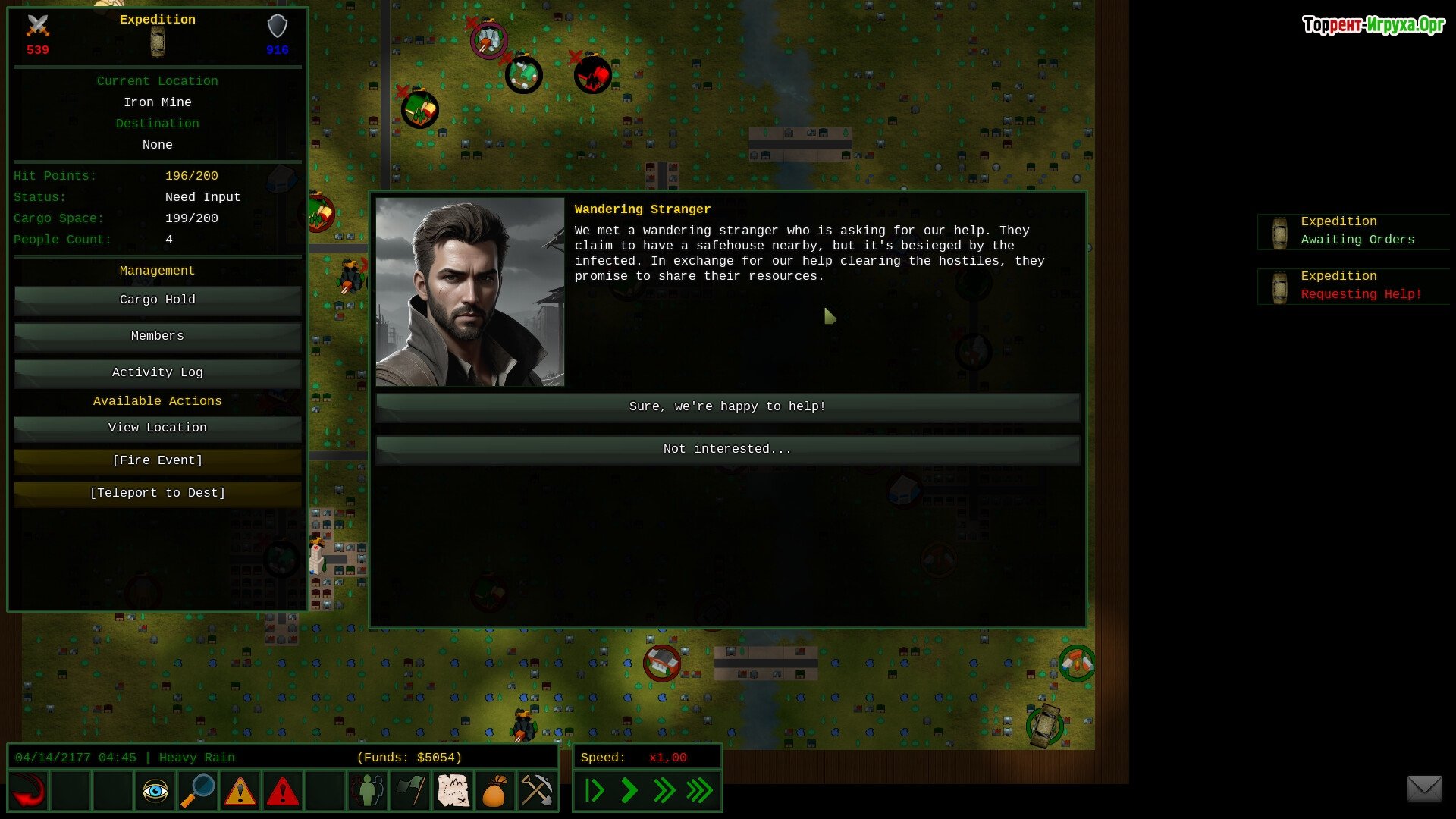
Task: Open the Activity Log
Action: point(157,373)
